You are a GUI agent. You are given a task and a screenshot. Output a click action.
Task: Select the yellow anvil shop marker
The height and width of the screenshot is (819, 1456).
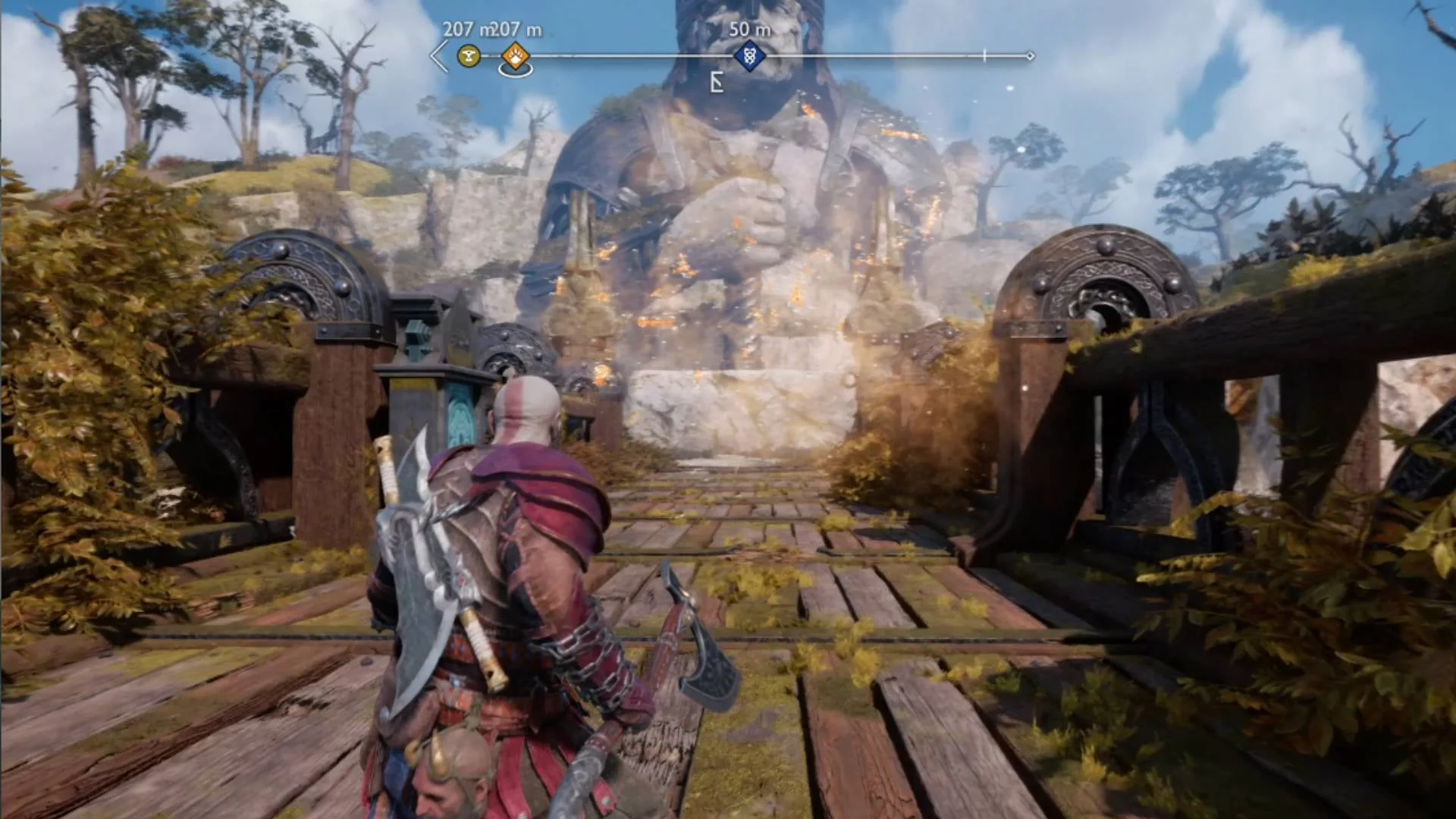click(469, 55)
